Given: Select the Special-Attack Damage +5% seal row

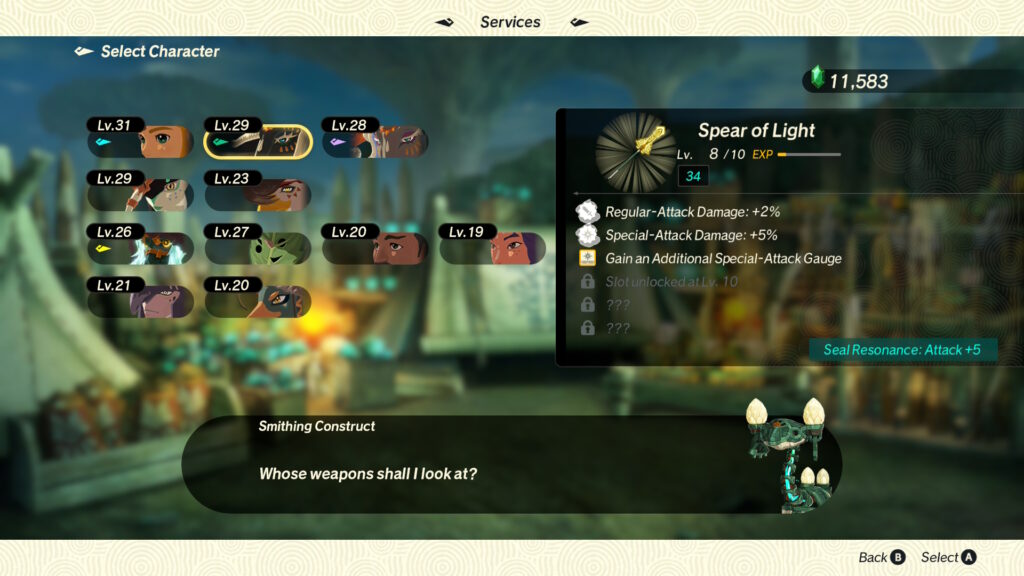Looking at the screenshot, I should 692,235.
